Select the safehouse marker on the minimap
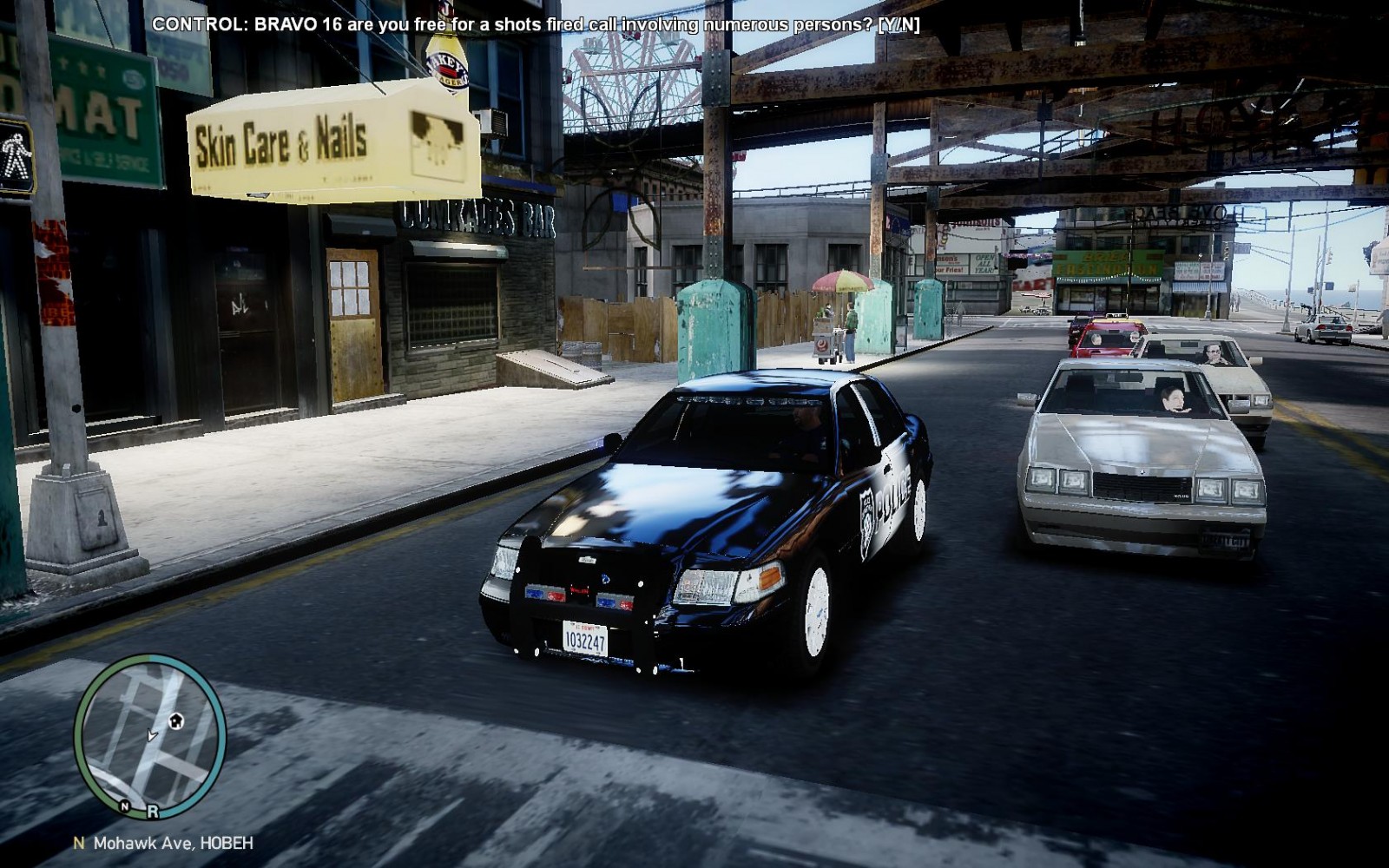1389x868 pixels. (x=176, y=720)
